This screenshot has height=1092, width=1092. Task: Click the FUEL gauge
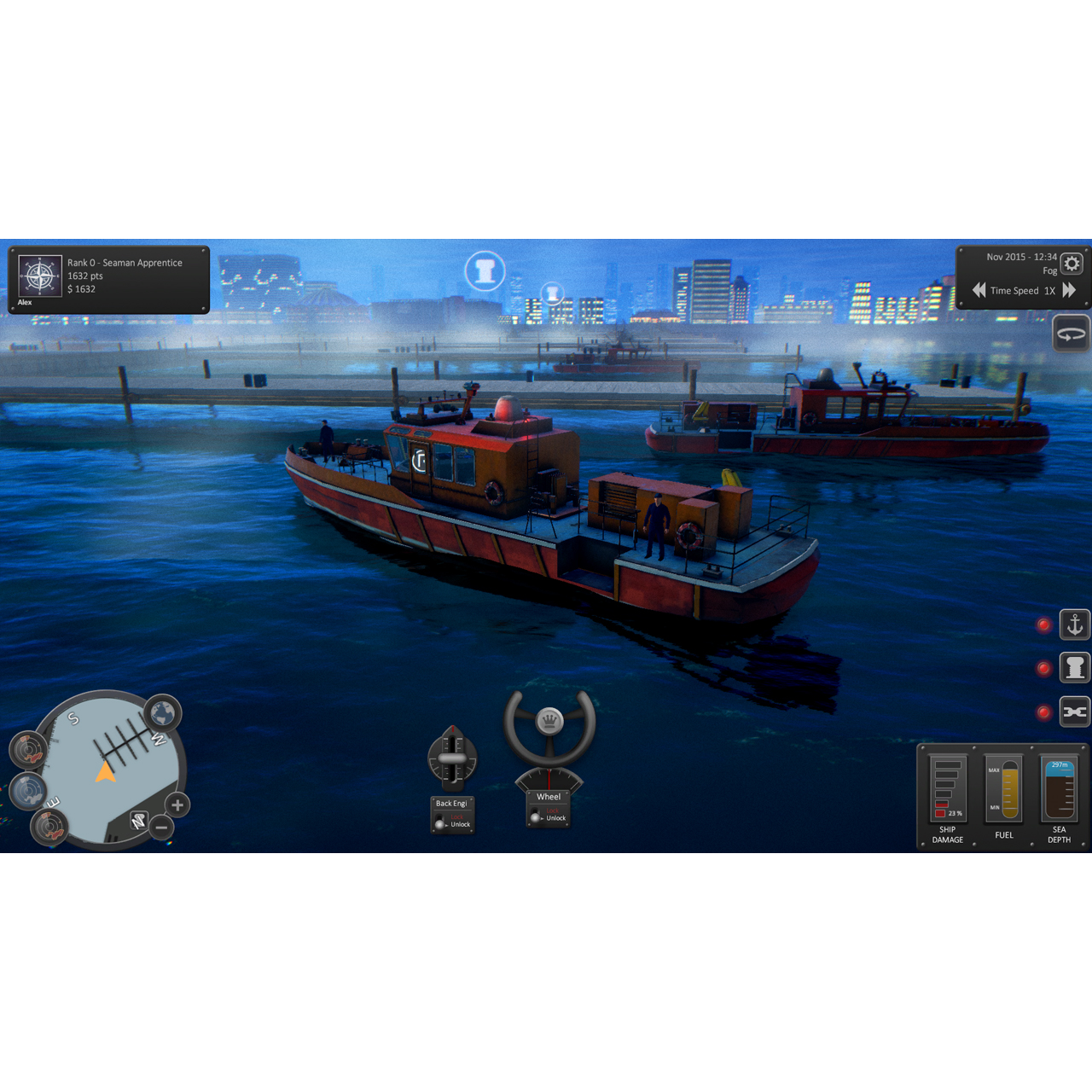1003,792
